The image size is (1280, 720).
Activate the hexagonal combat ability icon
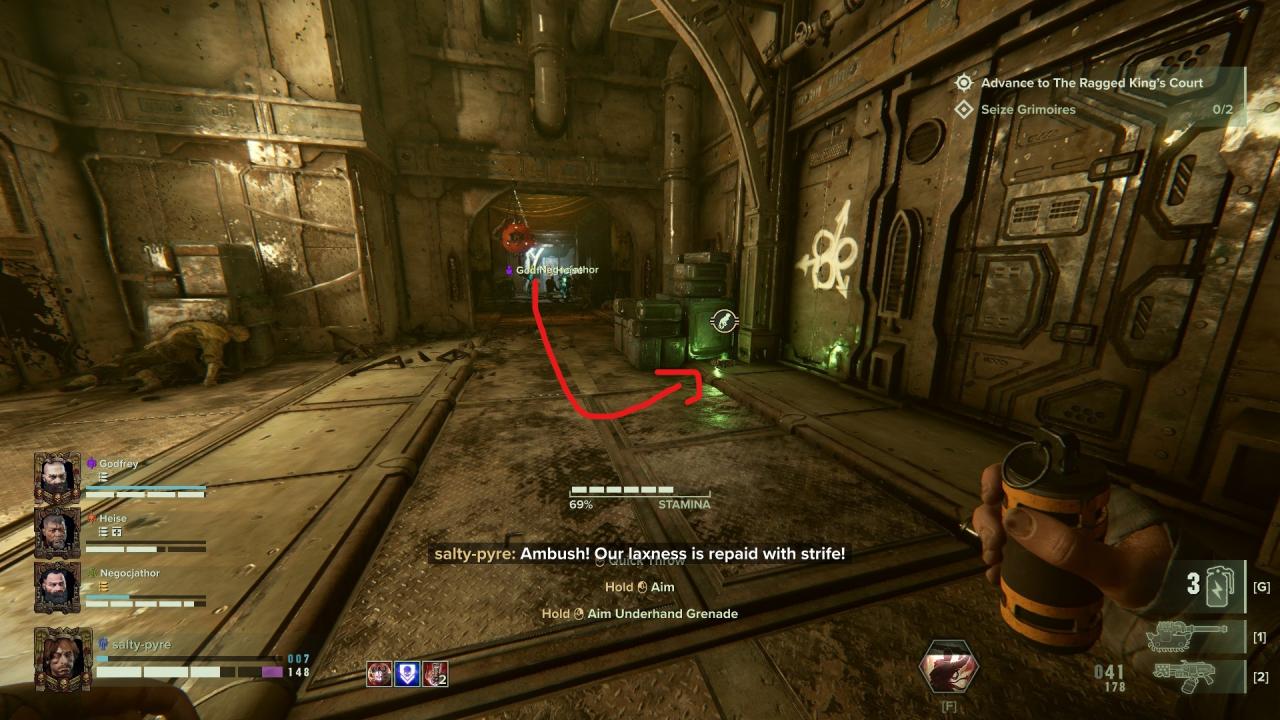[x=948, y=667]
